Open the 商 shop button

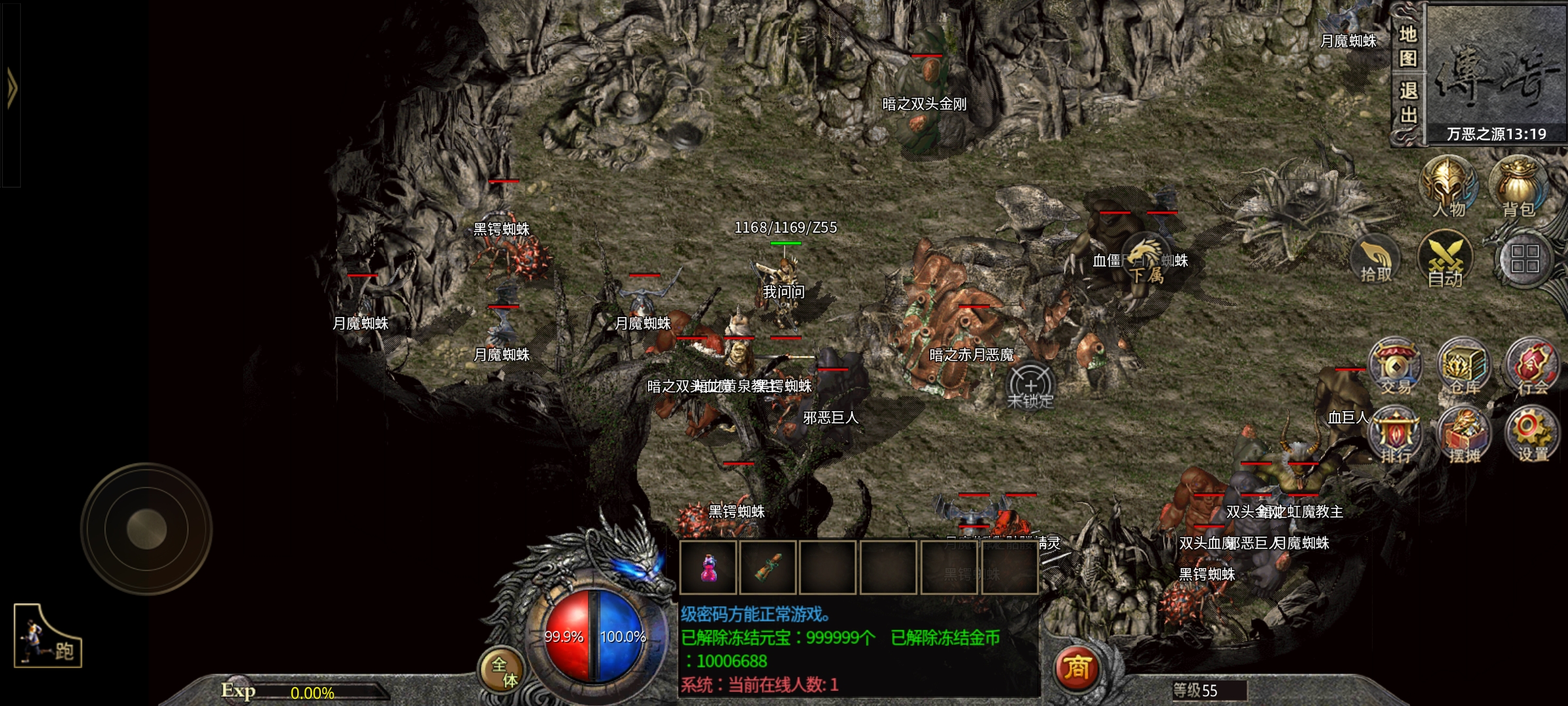[1077, 668]
